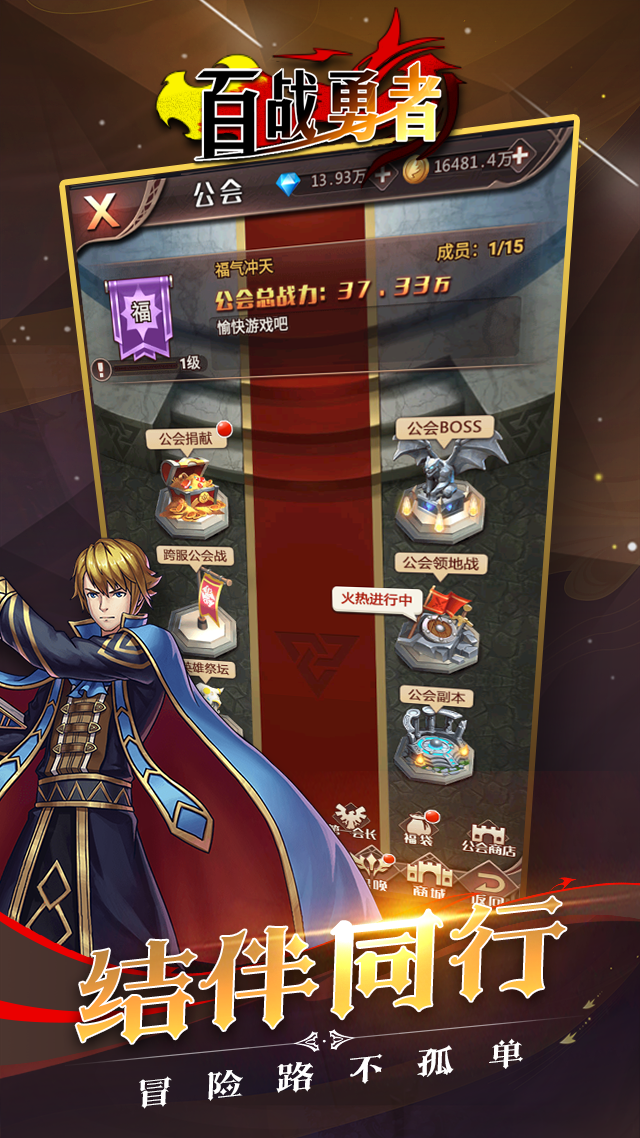Tap the purple 福 guild banner emblem
This screenshot has width=640, height=1138.
pyautogui.click(x=139, y=316)
